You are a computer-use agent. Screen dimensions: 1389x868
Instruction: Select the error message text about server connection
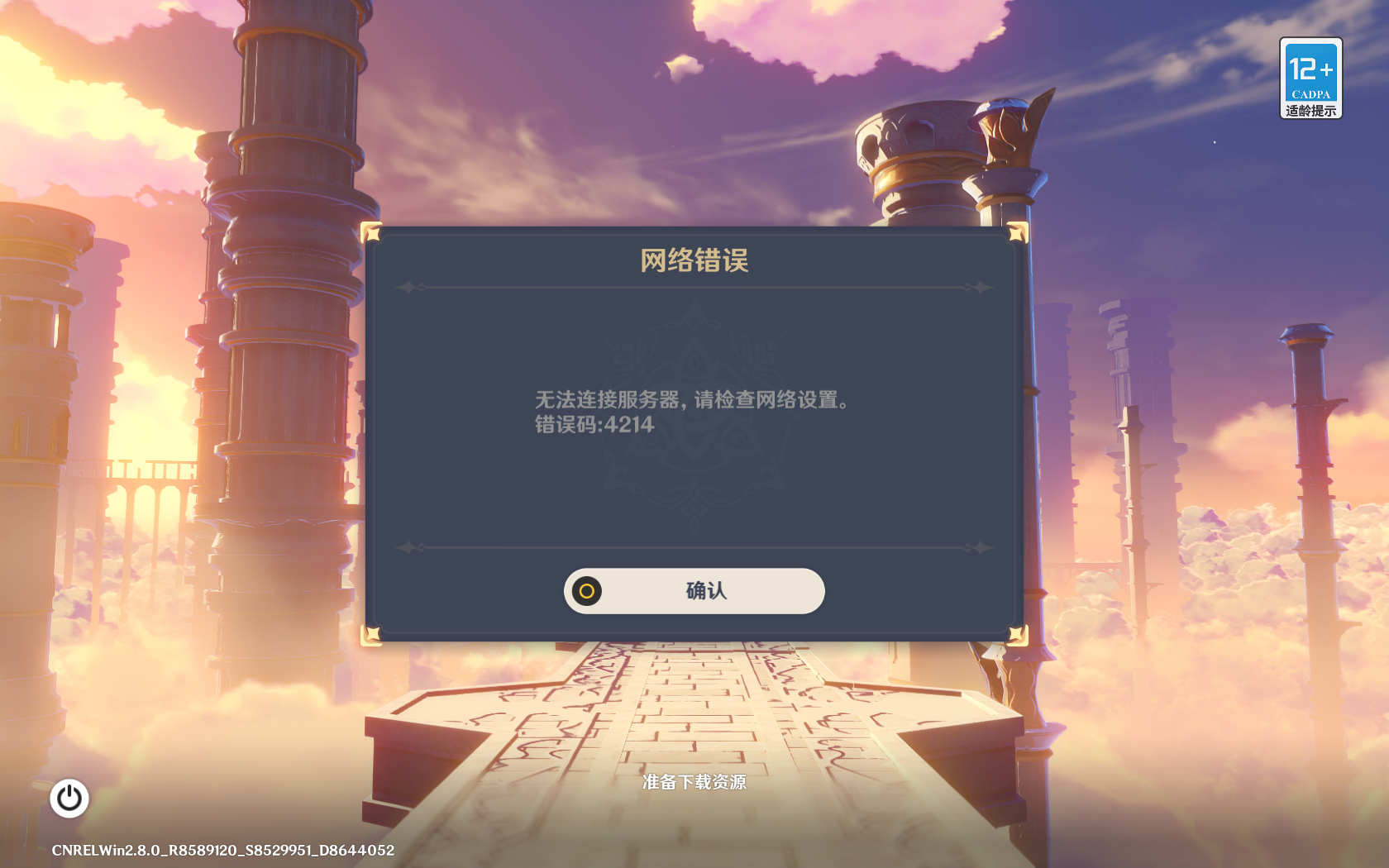tap(693, 399)
